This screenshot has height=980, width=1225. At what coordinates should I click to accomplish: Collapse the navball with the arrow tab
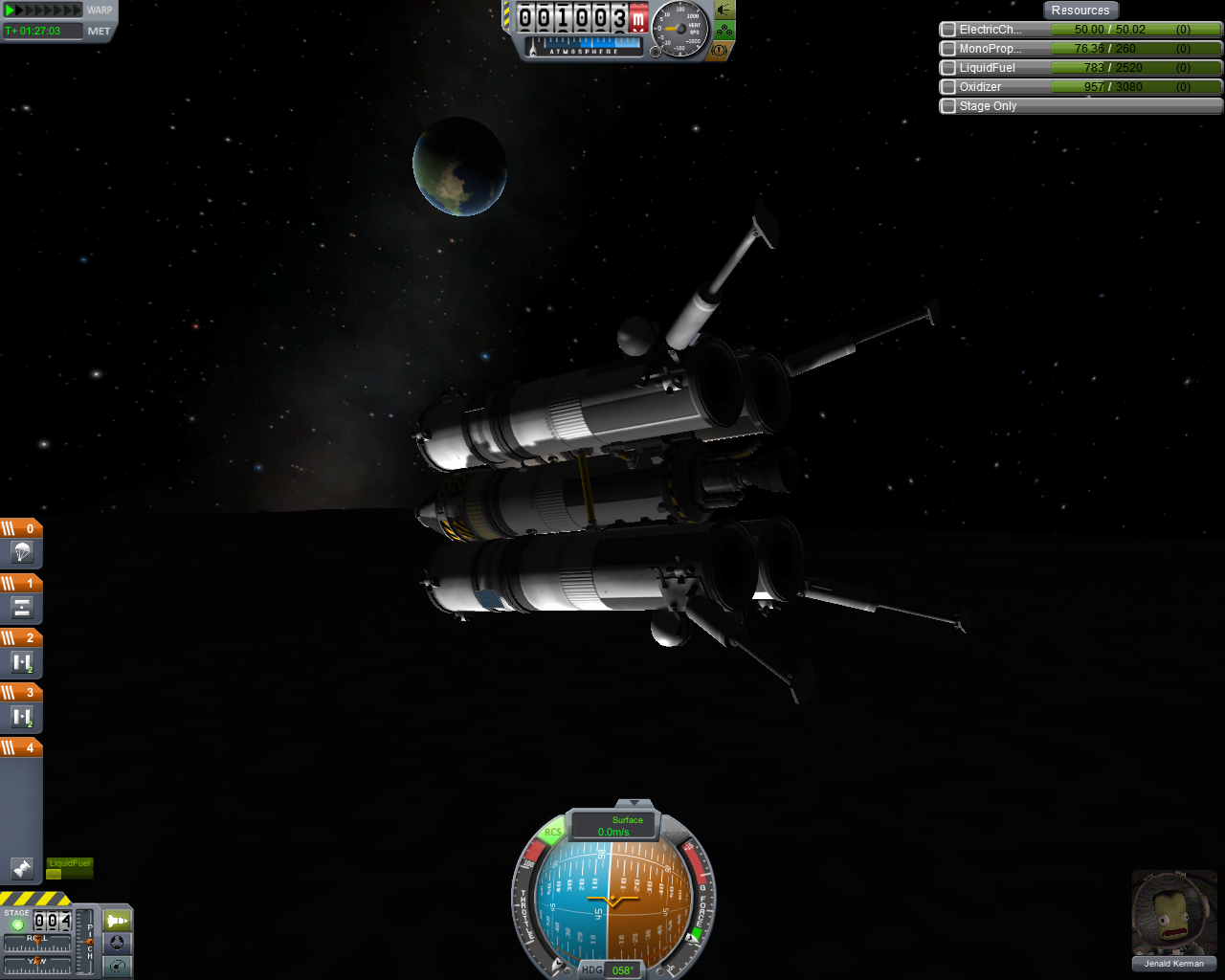coord(634,803)
